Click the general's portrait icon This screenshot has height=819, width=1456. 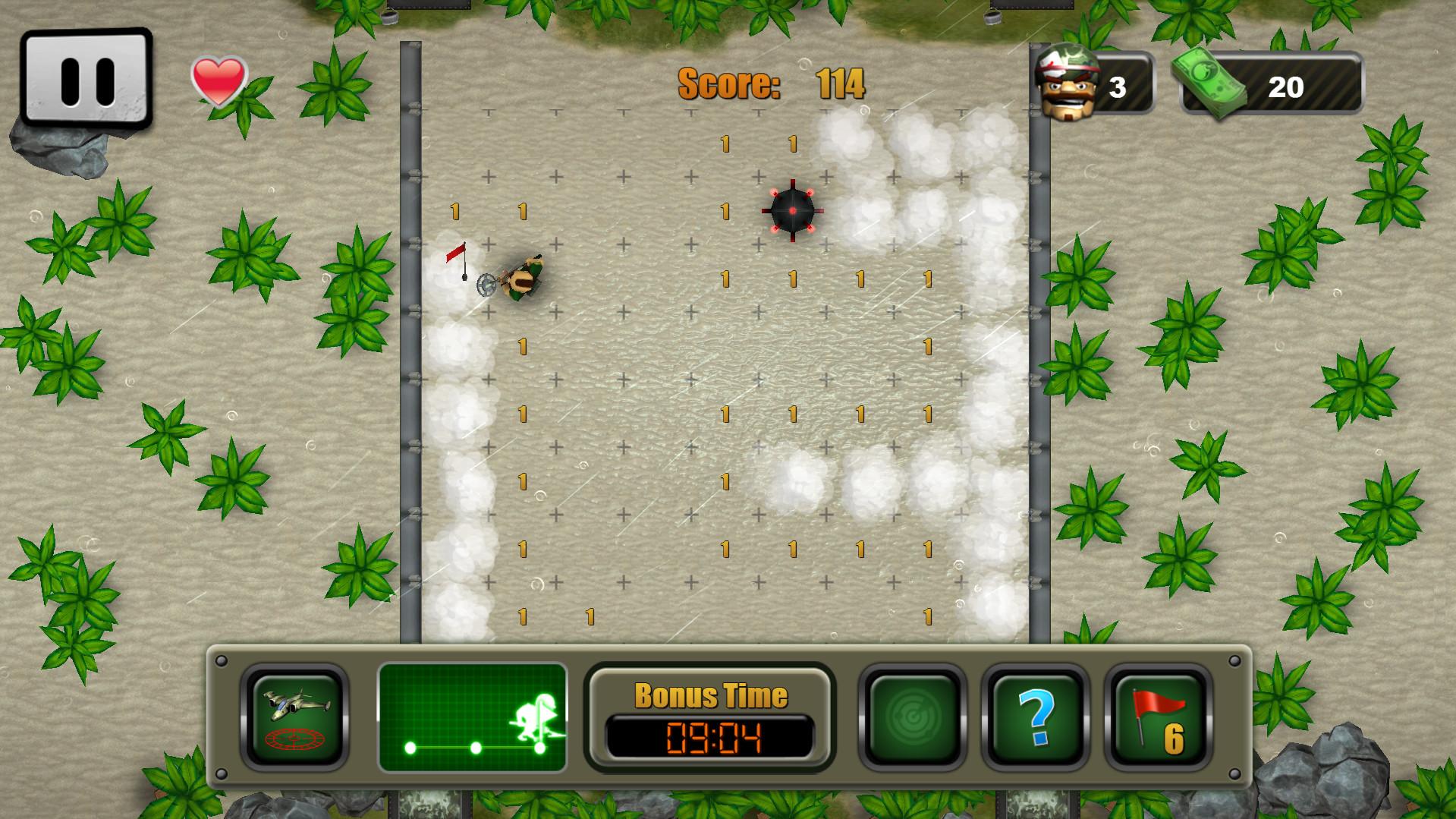(1065, 83)
